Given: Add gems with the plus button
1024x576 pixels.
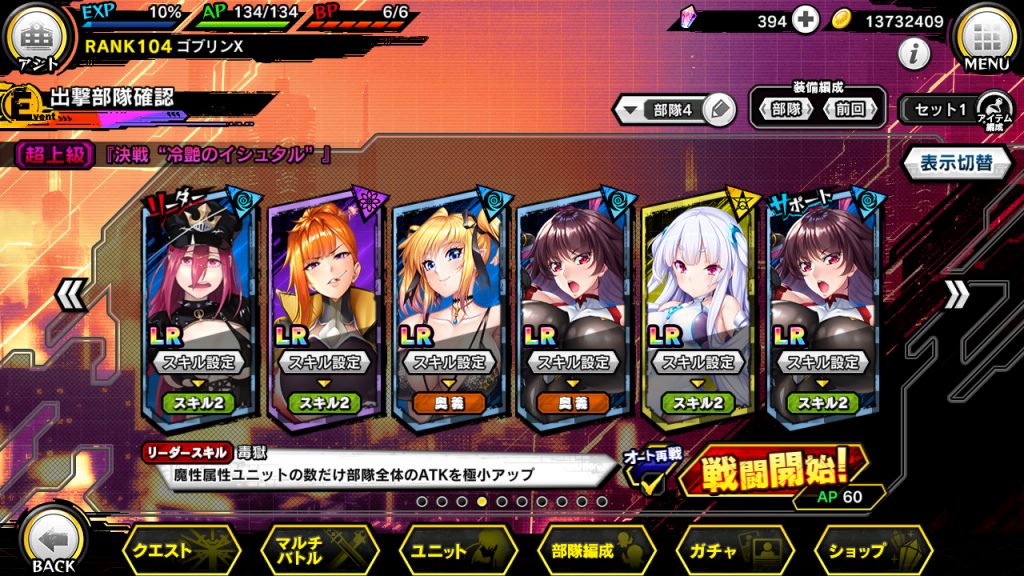Looking at the screenshot, I should pos(806,20).
